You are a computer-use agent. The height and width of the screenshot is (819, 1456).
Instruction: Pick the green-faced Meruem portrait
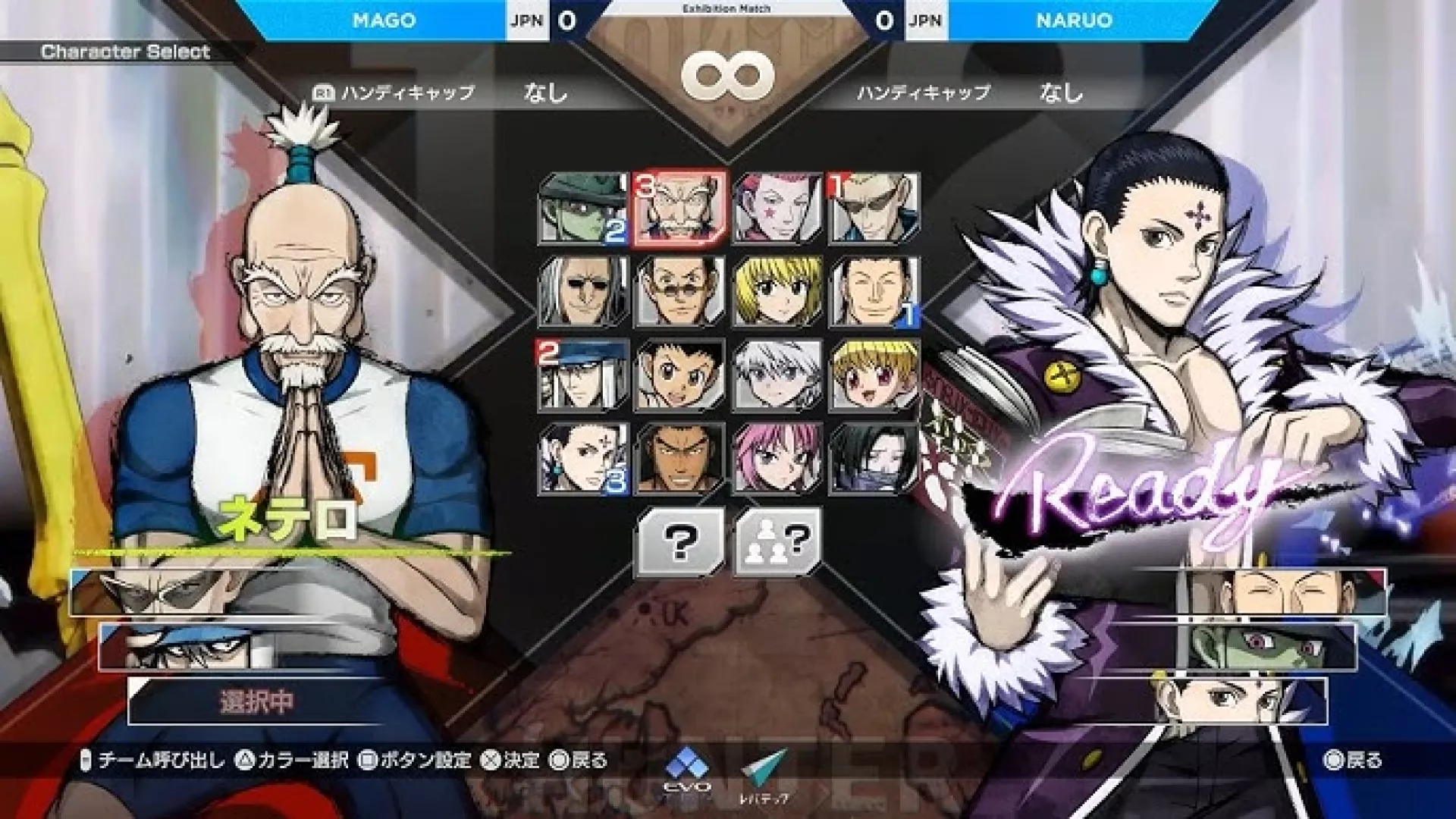pyautogui.click(x=582, y=209)
